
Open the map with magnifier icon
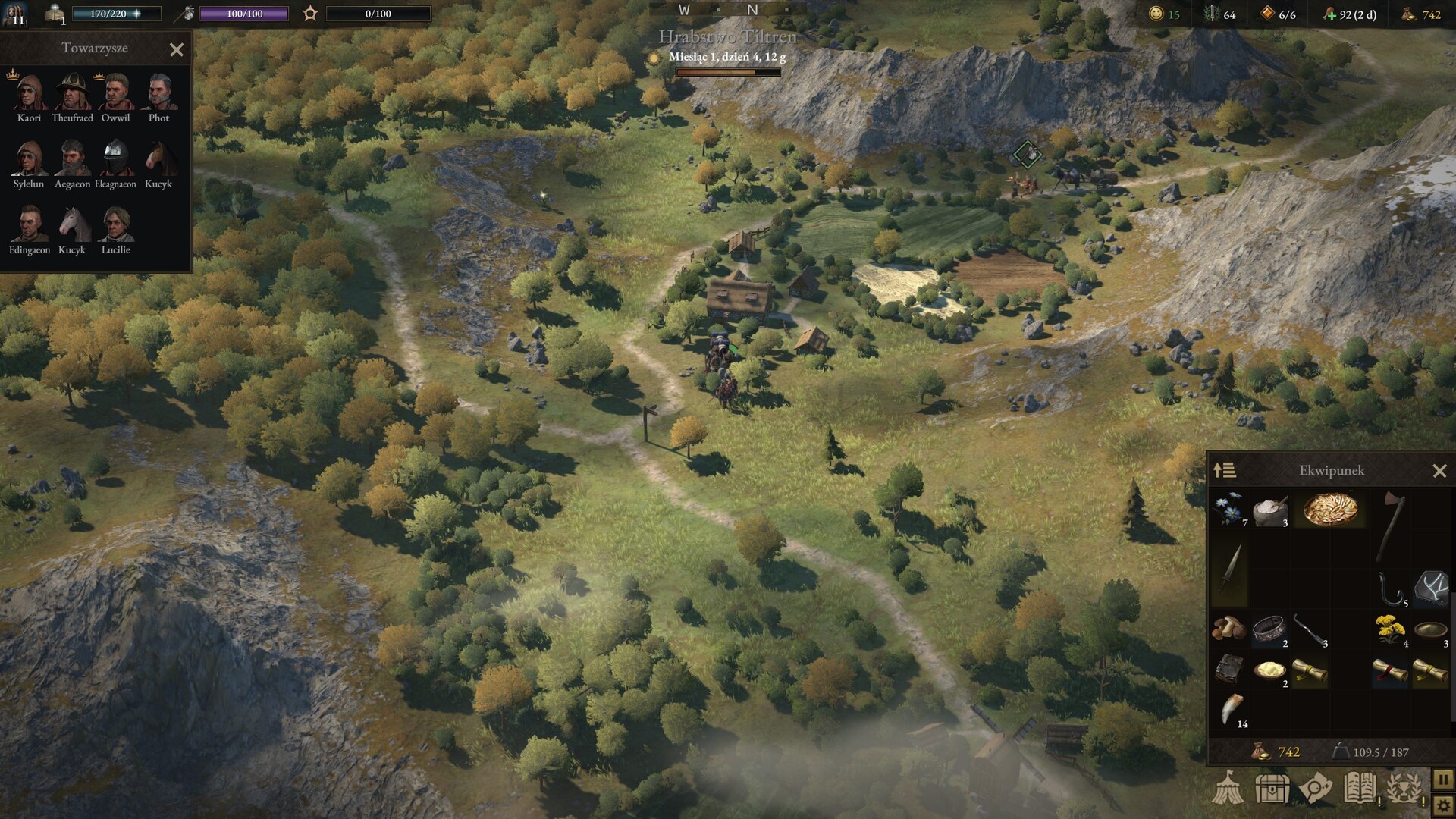tap(1315, 789)
